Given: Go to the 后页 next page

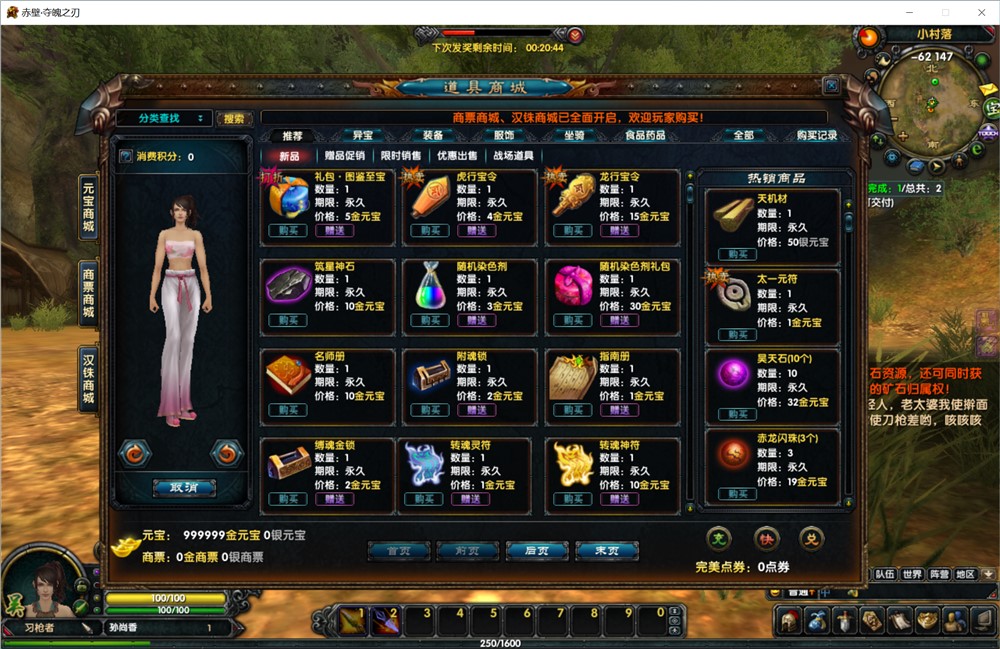Looking at the screenshot, I should 538,550.
